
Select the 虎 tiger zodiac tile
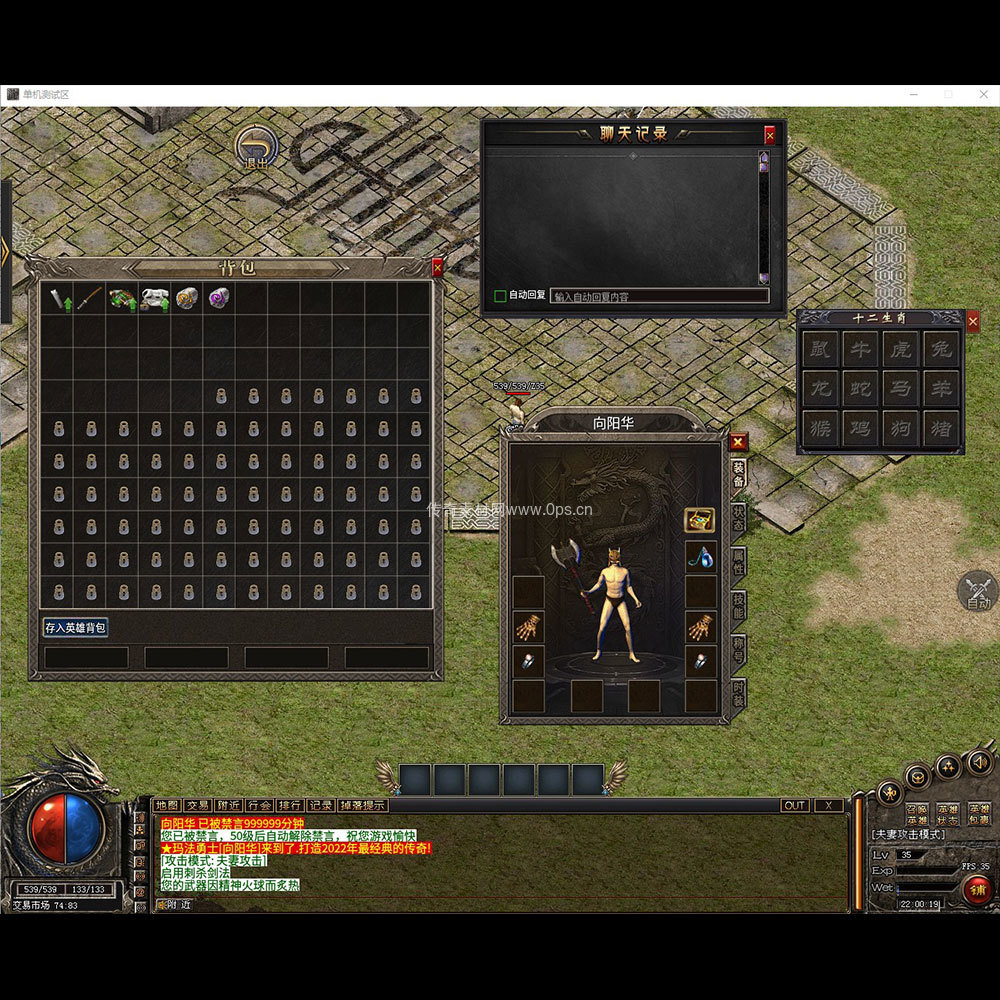tap(900, 349)
